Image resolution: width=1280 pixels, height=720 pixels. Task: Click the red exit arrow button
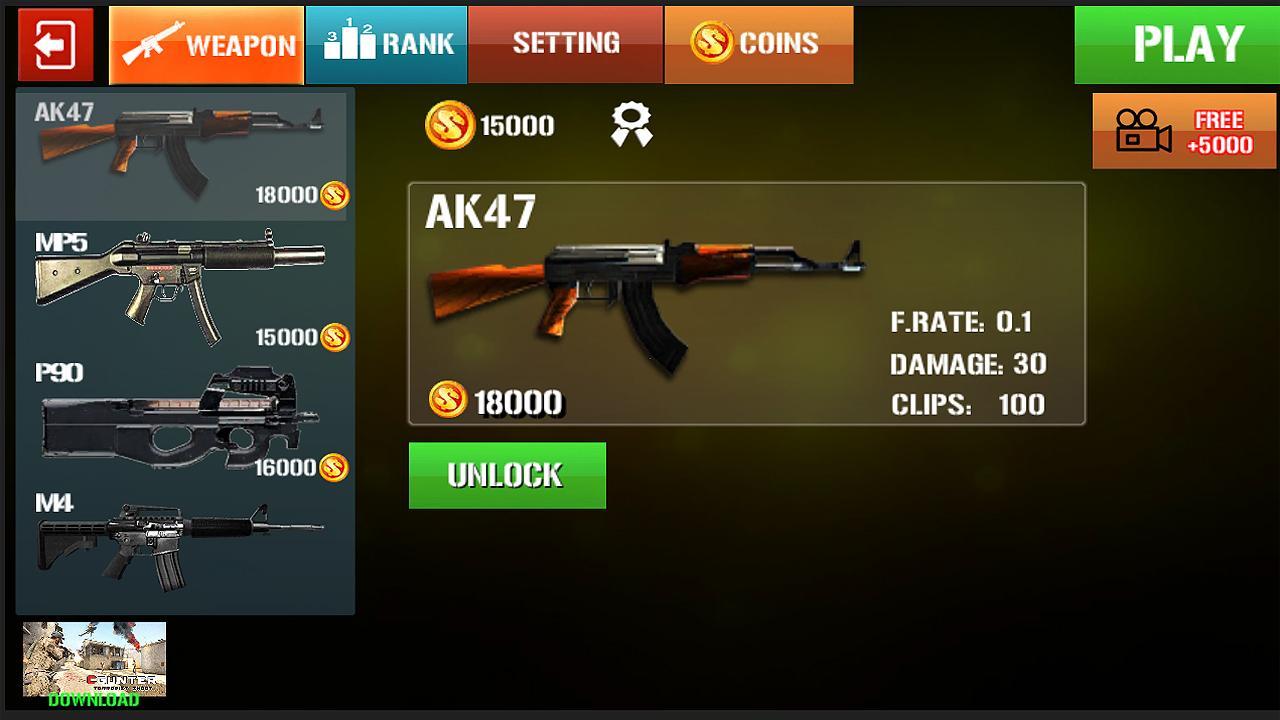(x=55, y=45)
